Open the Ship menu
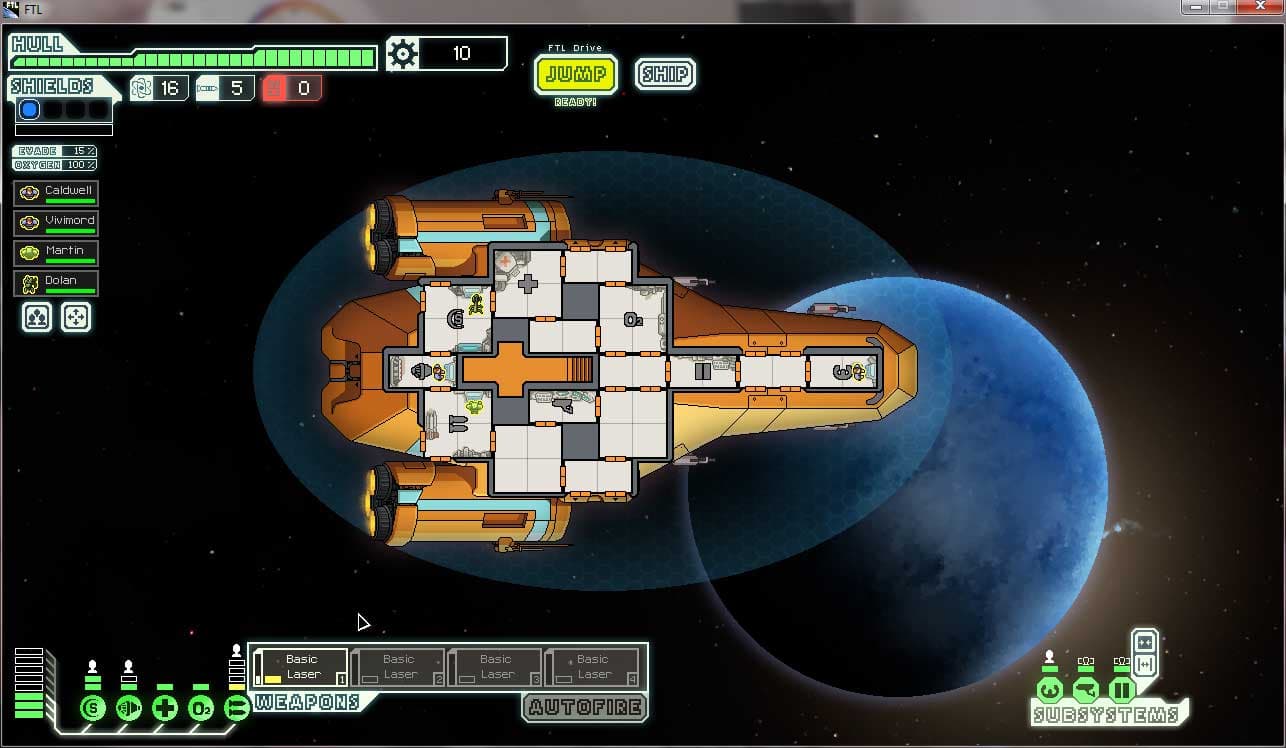Viewport: 1286px width, 748px height. click(x=665, y=75)
